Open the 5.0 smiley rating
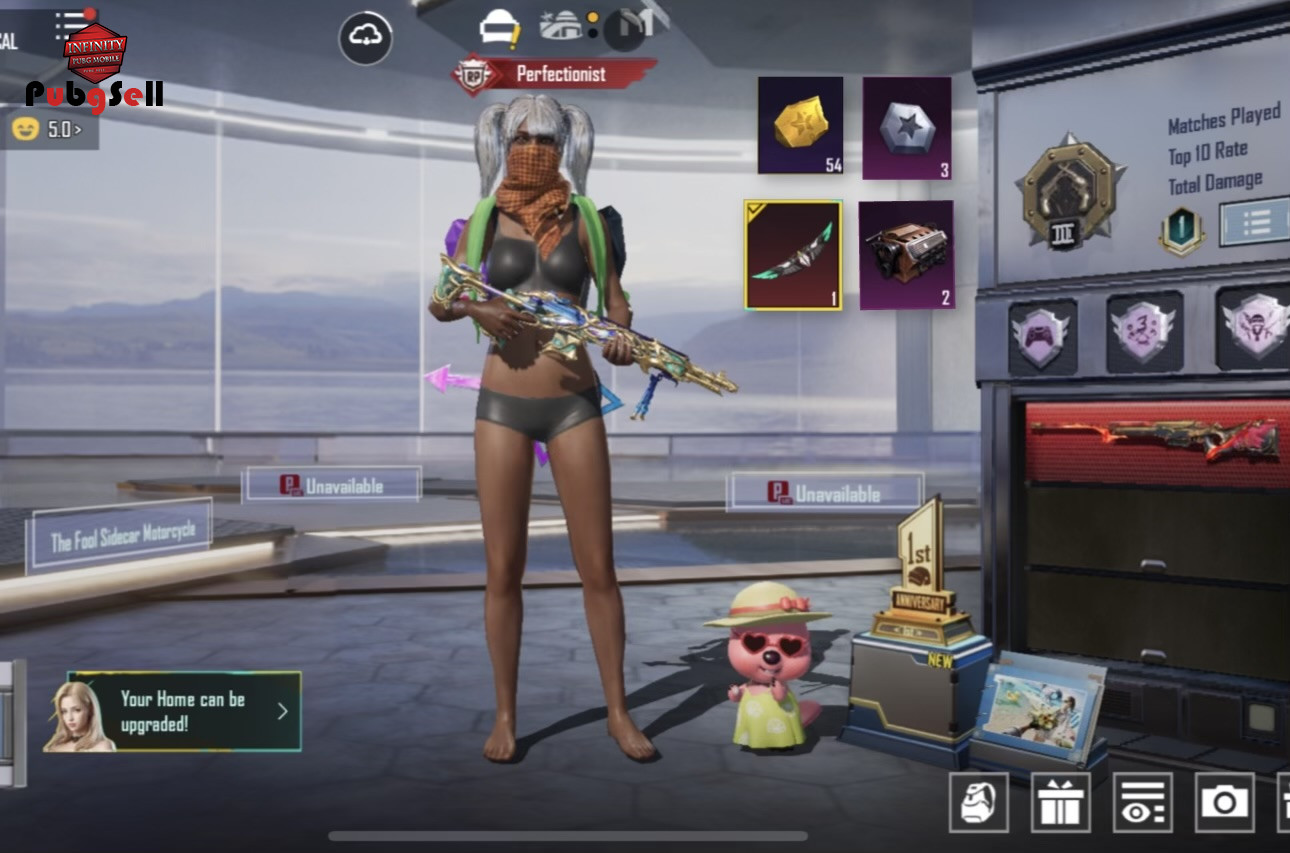The height and width of the screenshot is (853, 1290). point(48,129)
